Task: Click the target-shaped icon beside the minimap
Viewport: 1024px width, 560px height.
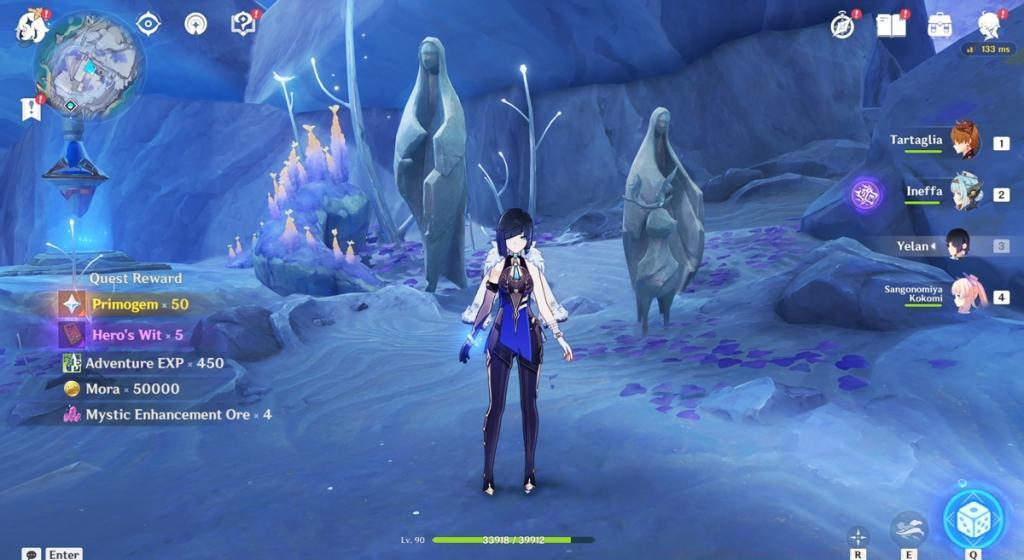Action: tap(148, 24)
